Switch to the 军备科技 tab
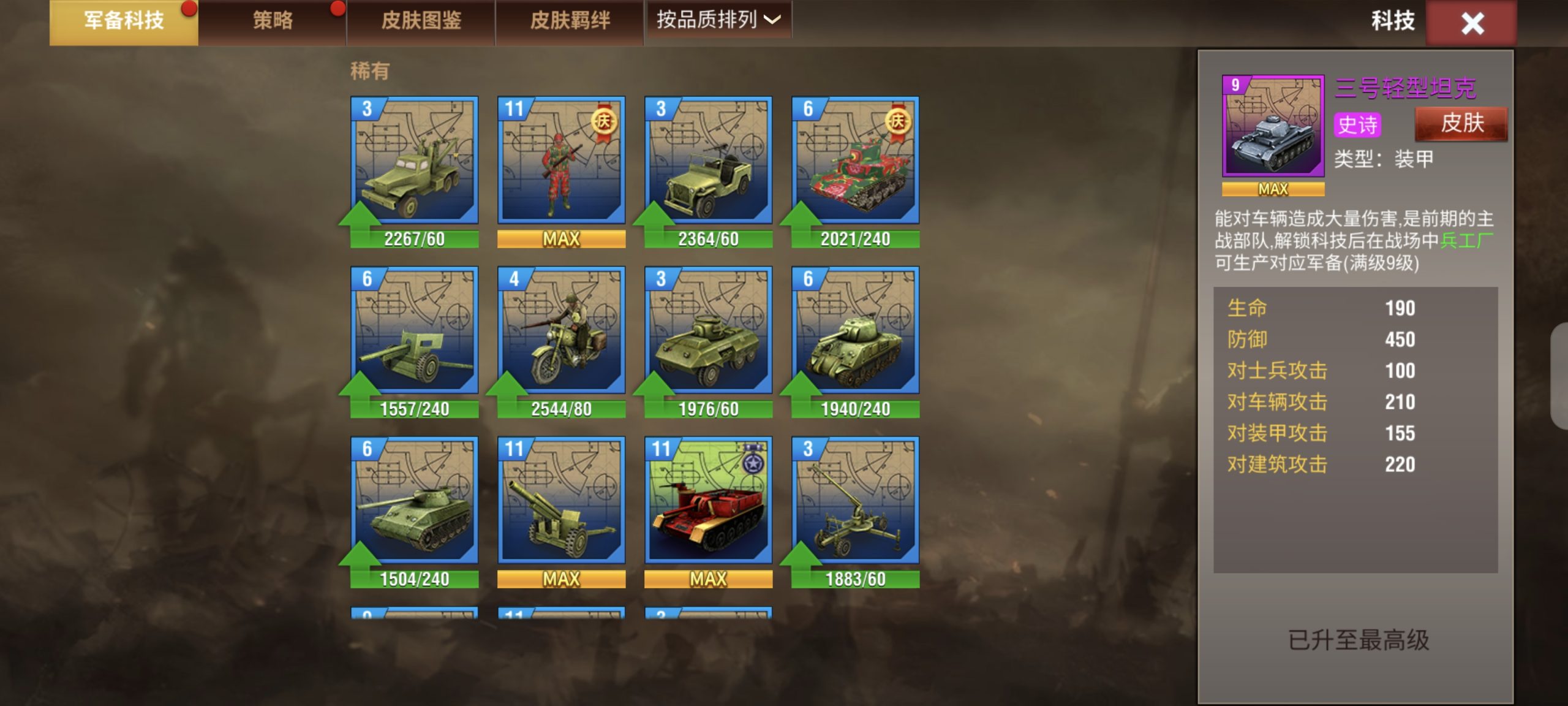1568x706 pixels. [x=124, y=21]
